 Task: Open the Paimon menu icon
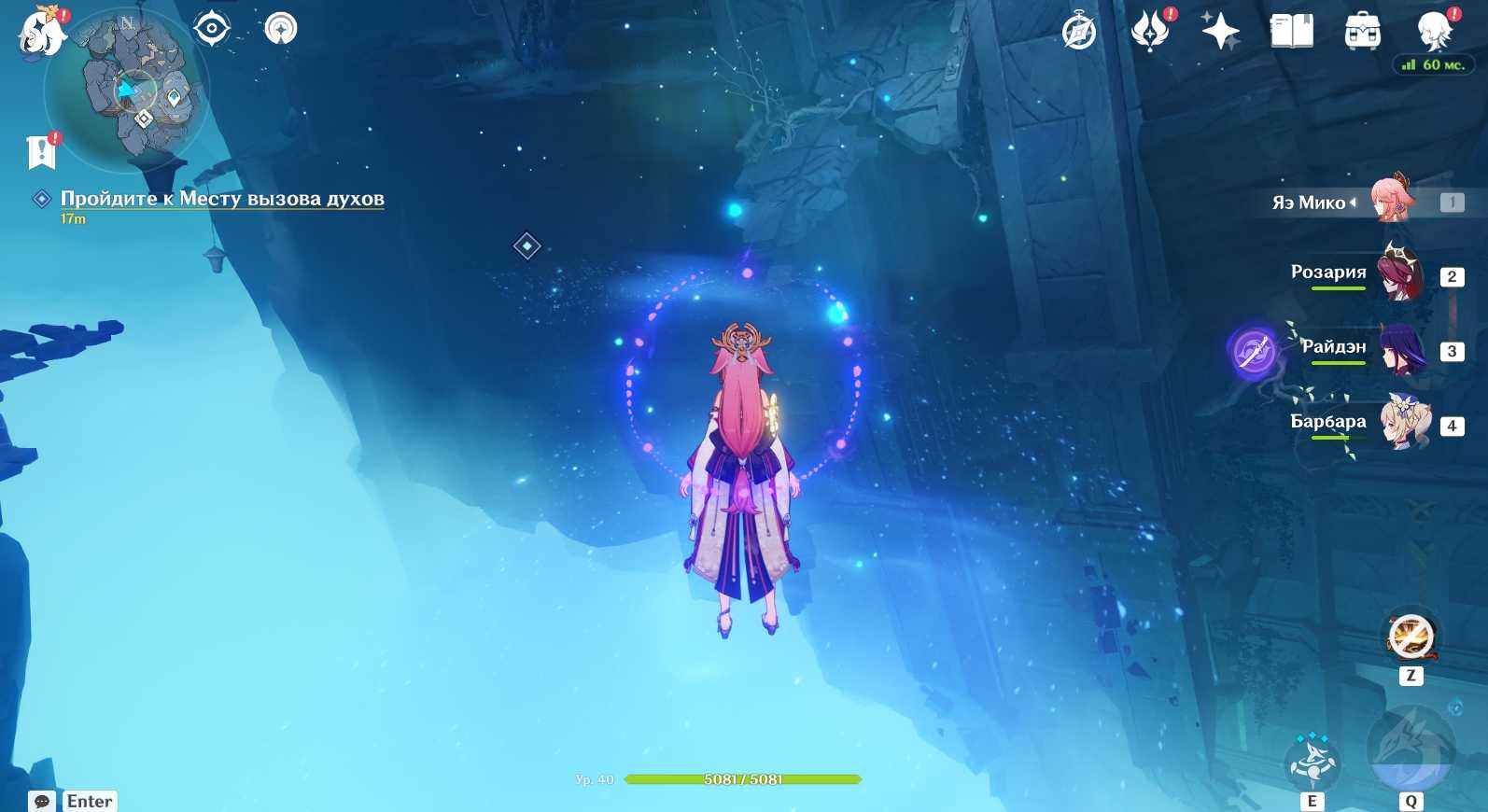[x=42, y=32]
